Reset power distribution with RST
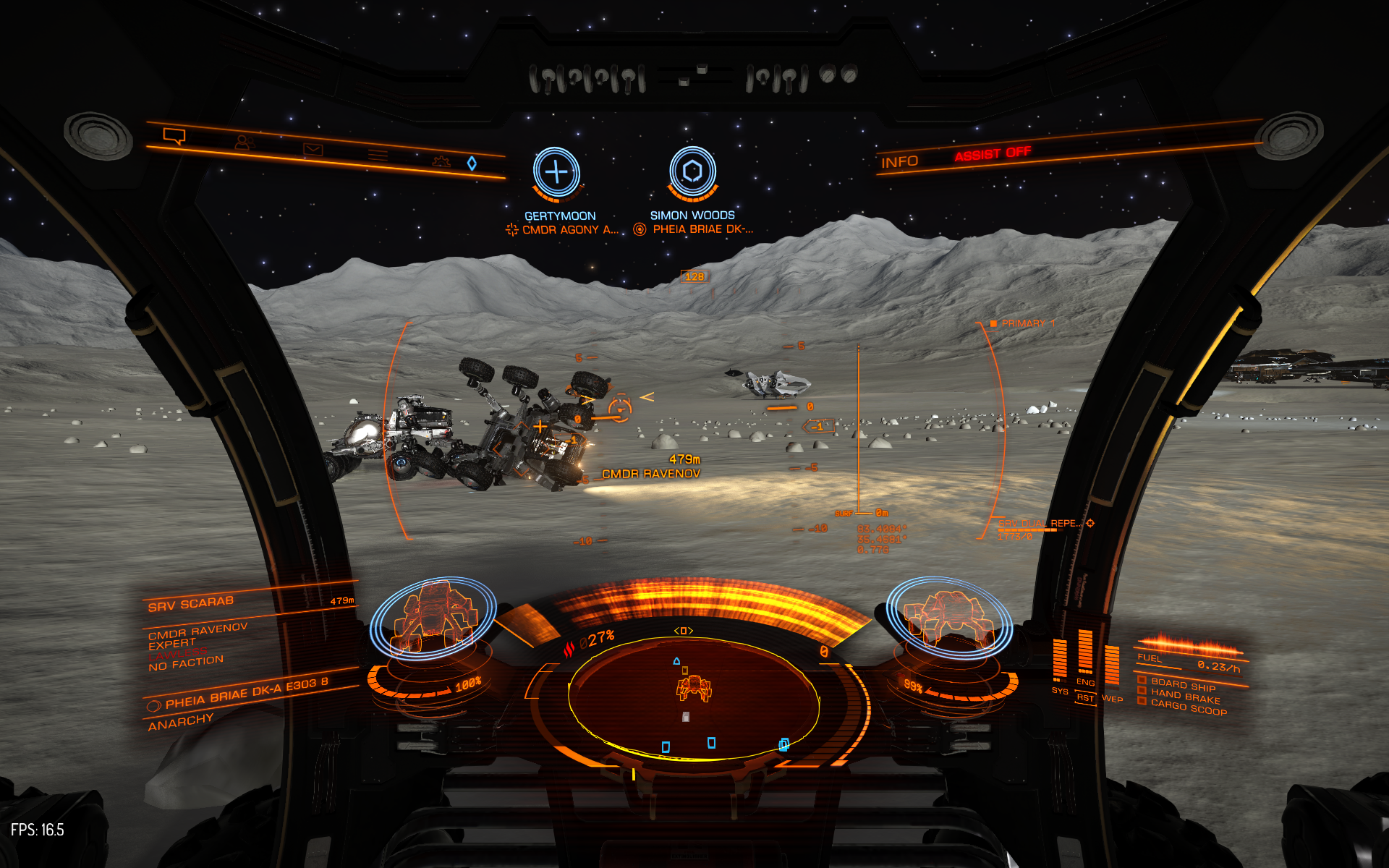 tap(1084, 698)
